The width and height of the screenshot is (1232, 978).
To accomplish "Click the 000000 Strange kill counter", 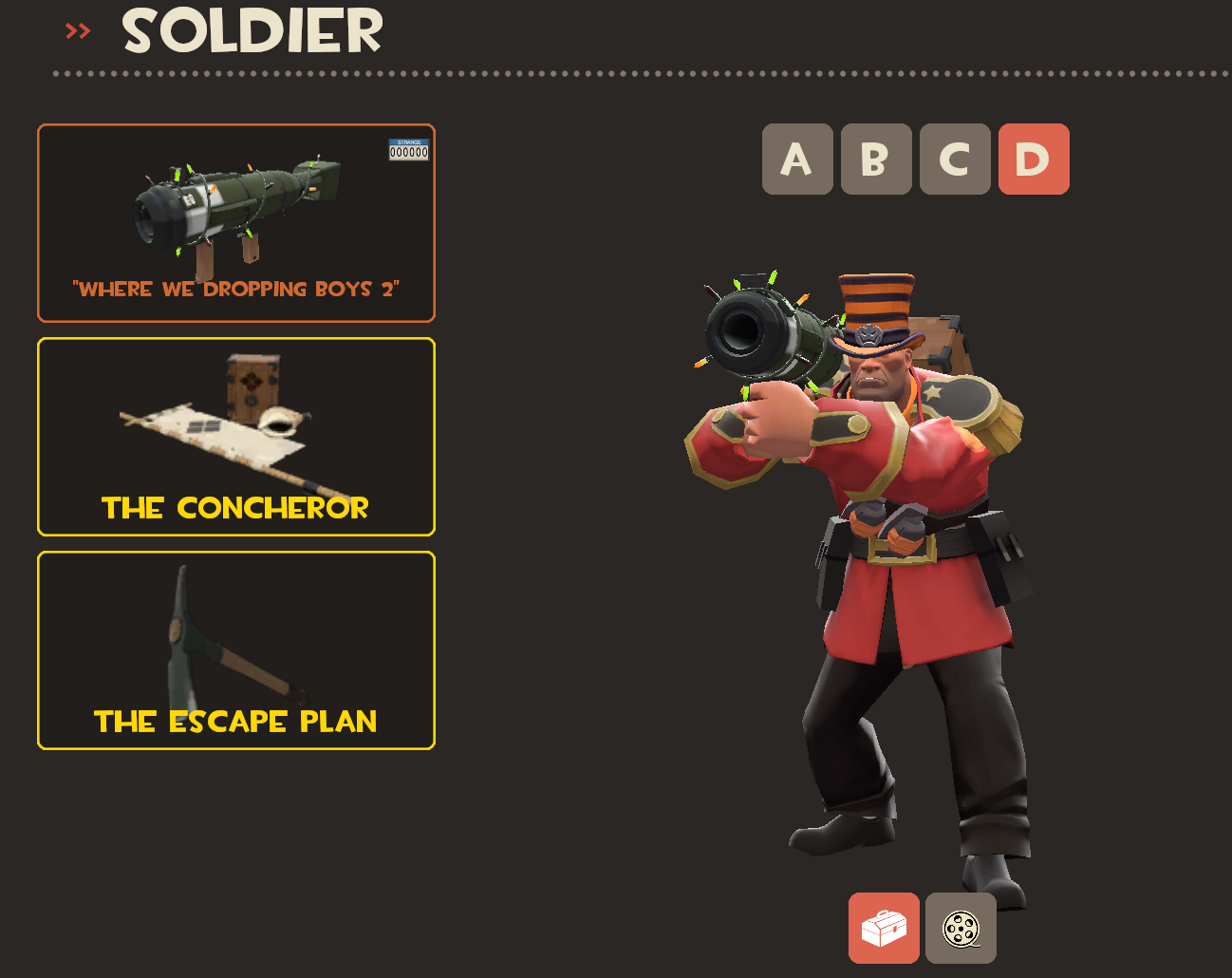I will coord(408,152).
